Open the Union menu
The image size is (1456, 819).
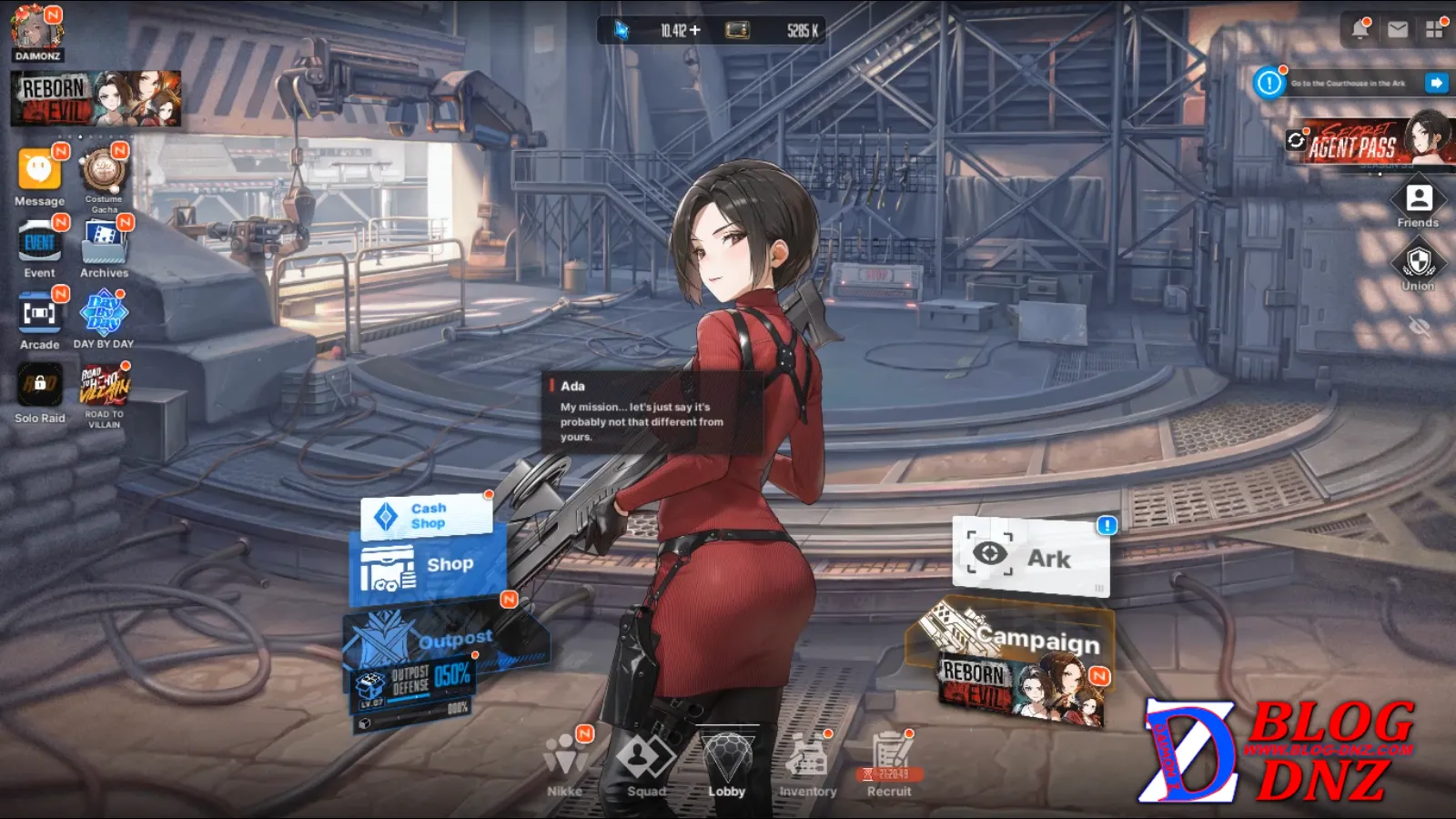click(x=1418, y=265)
